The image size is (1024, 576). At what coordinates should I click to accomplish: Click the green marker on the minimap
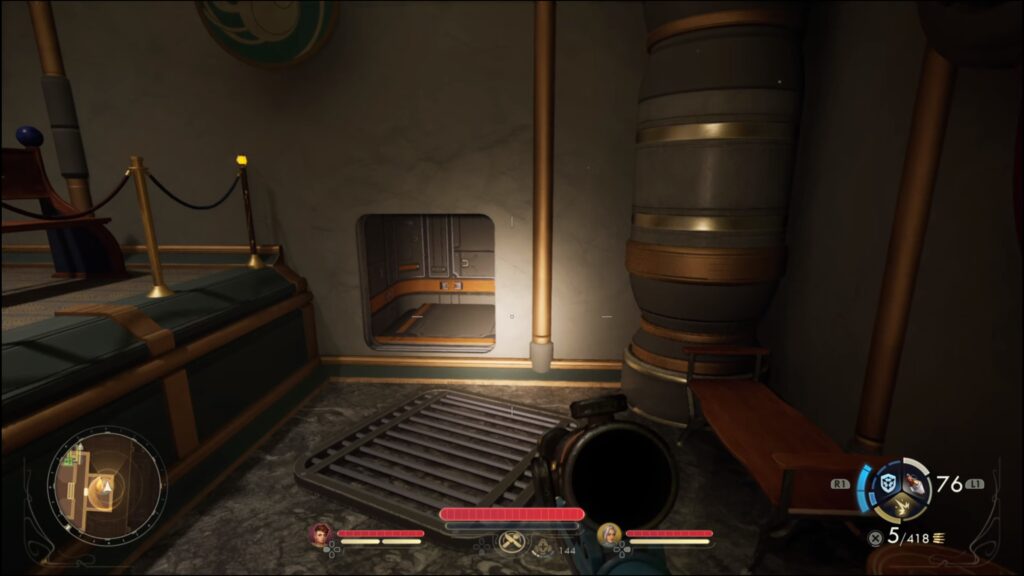(x=70, y=458)
